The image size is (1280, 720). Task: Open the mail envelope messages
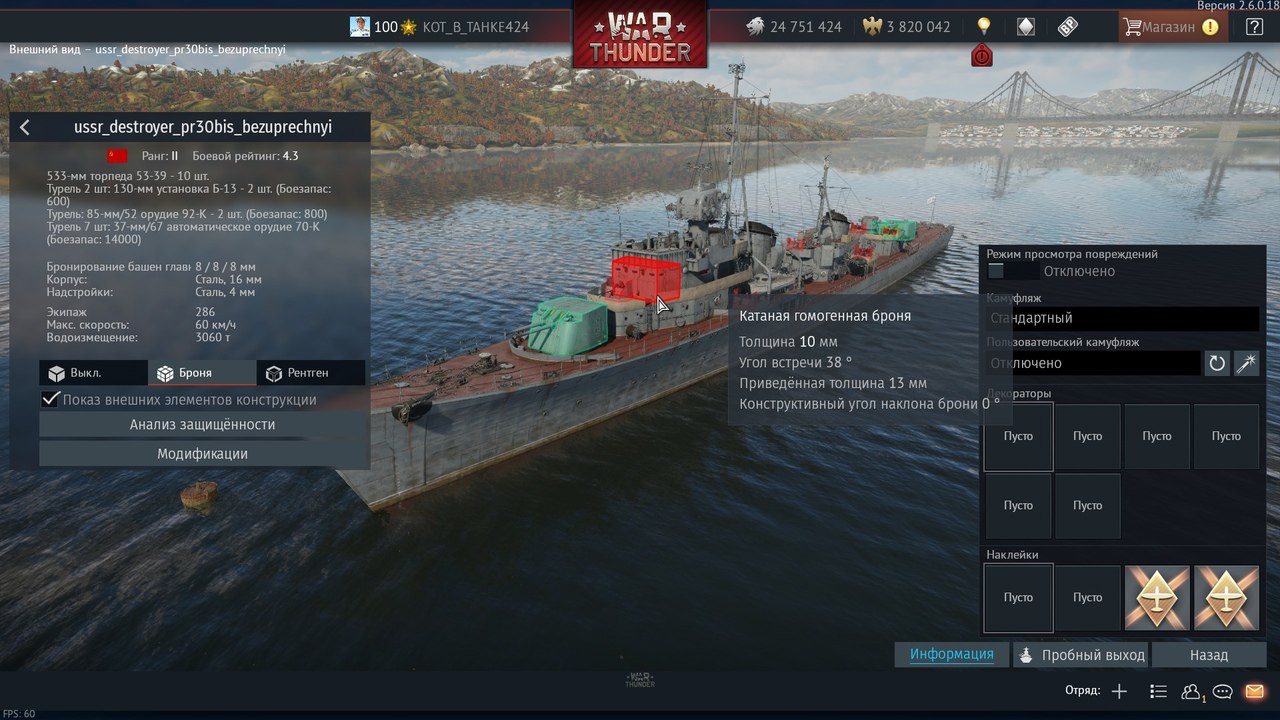[1254, 691]
